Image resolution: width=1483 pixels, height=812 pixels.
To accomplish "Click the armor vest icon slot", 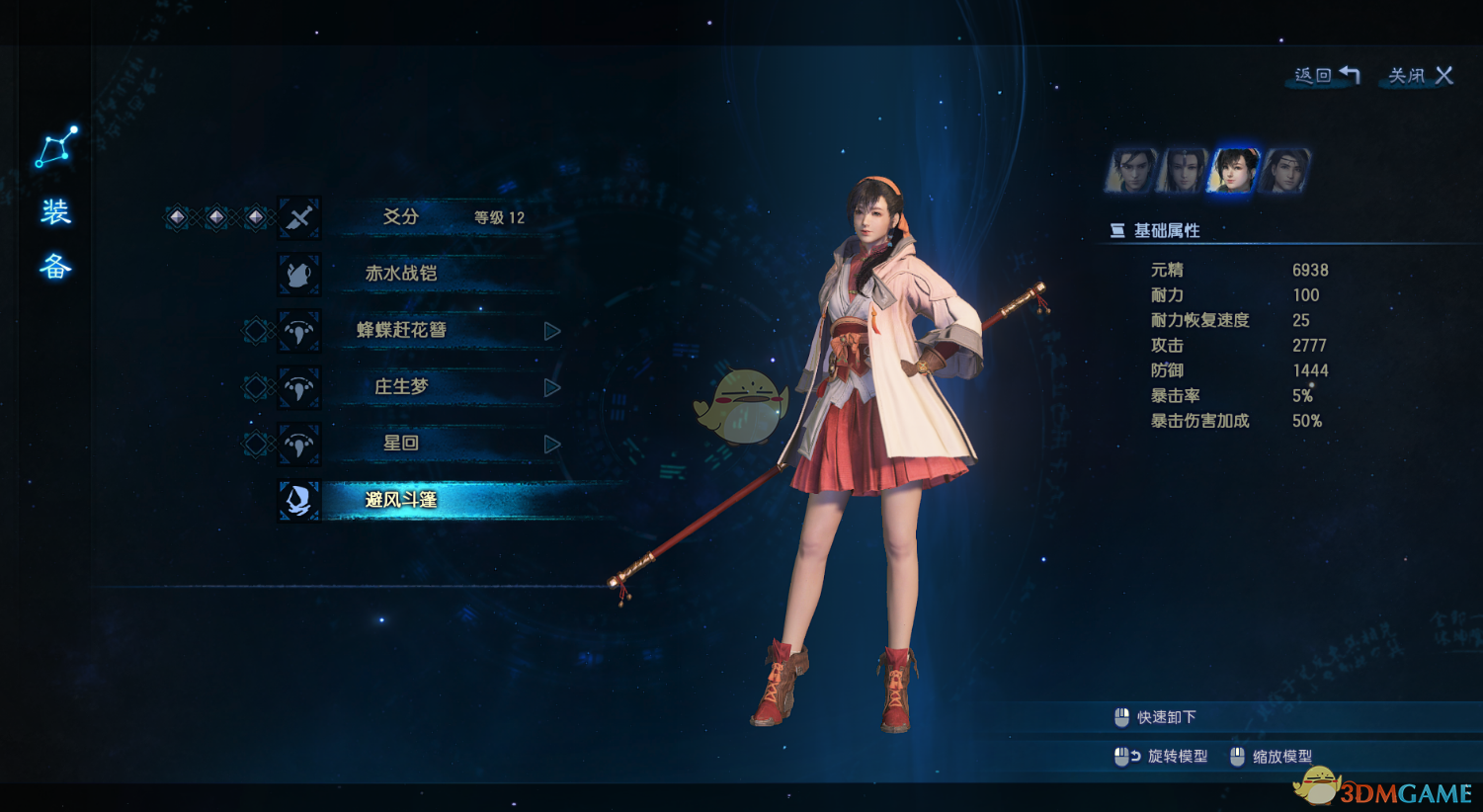I will (x=299, y=274).
